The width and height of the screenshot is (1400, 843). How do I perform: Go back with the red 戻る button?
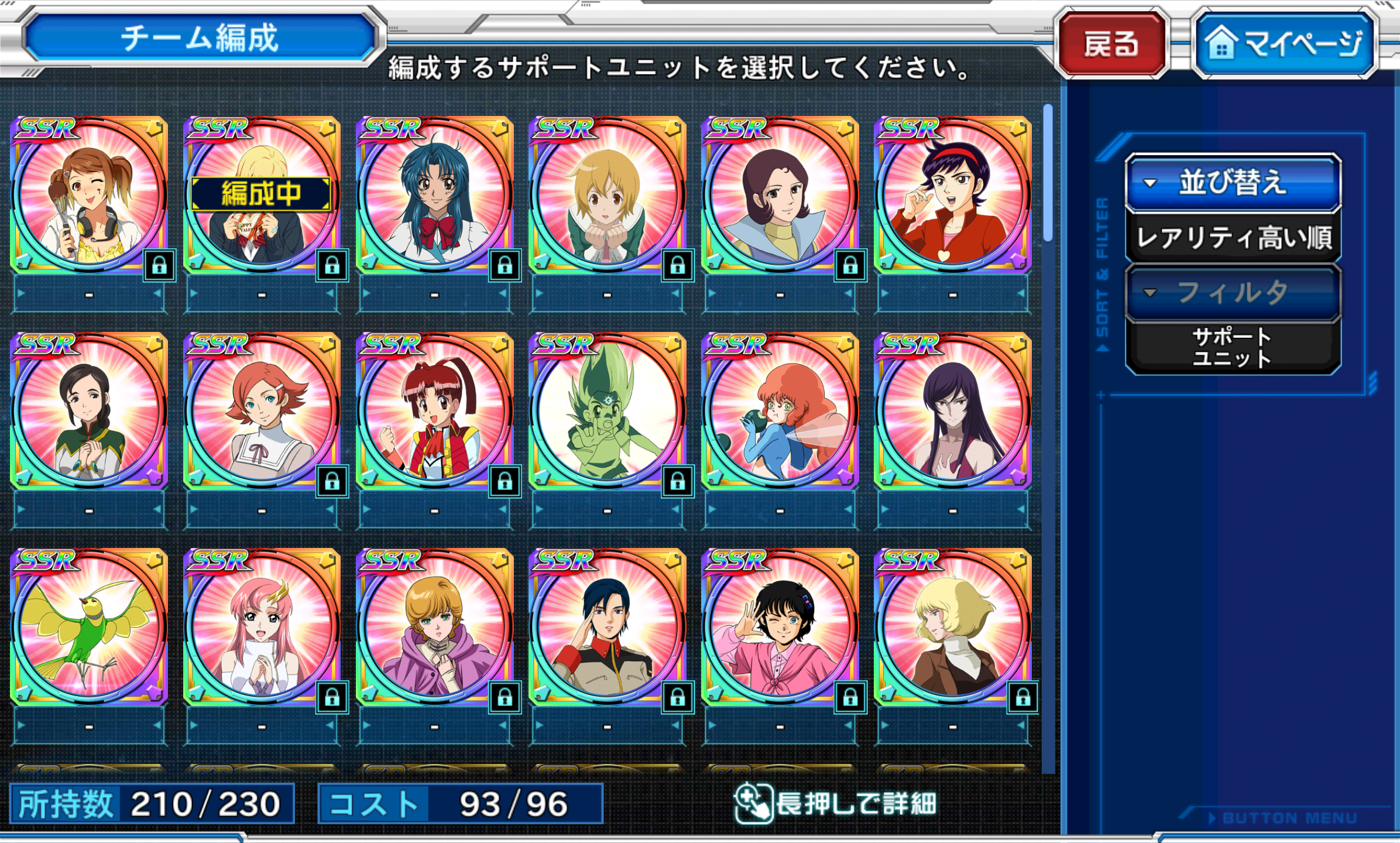click(1111, 43)
